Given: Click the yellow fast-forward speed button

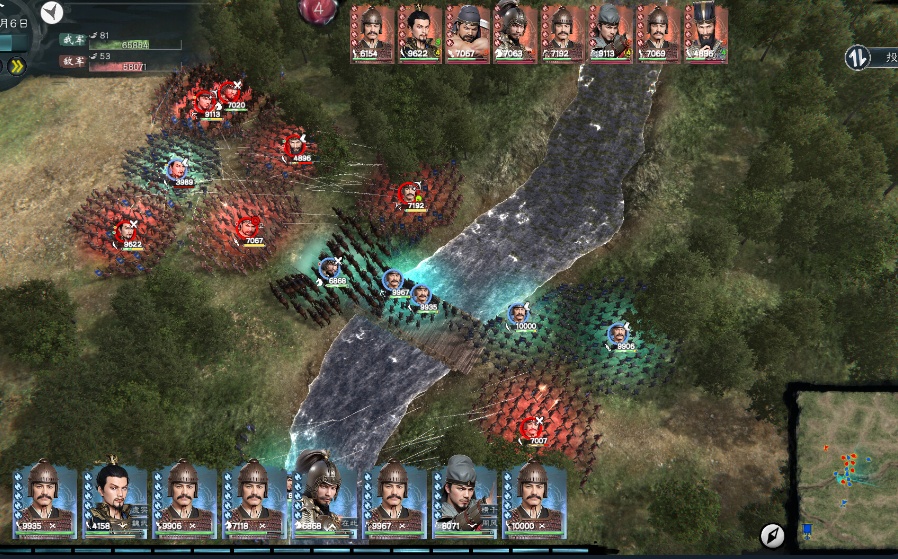Looking at the screenshot, I should (18, 67).
